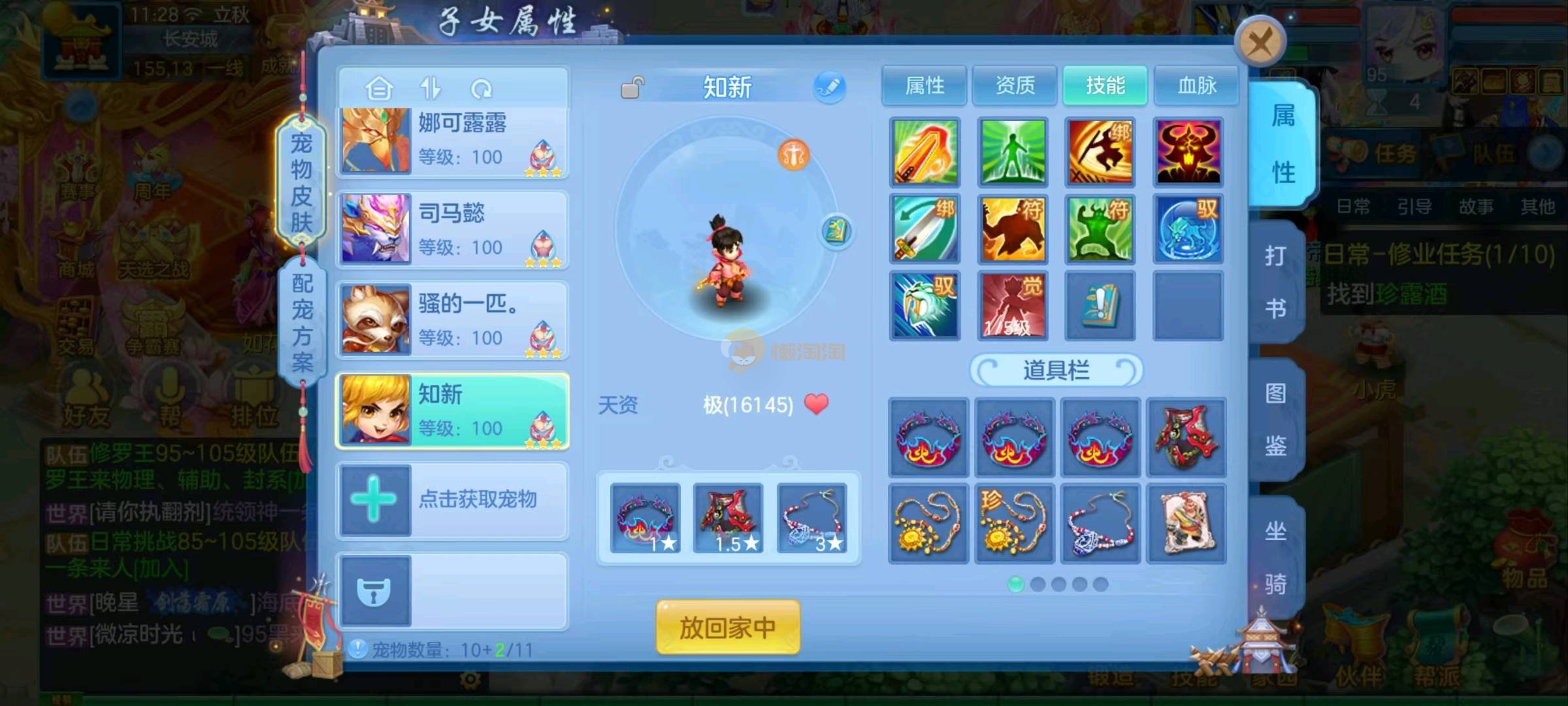This screenshot has width=1568, height=706.
Task: Choose pet 司马懿 from the list
Action: tap(452, 229)
